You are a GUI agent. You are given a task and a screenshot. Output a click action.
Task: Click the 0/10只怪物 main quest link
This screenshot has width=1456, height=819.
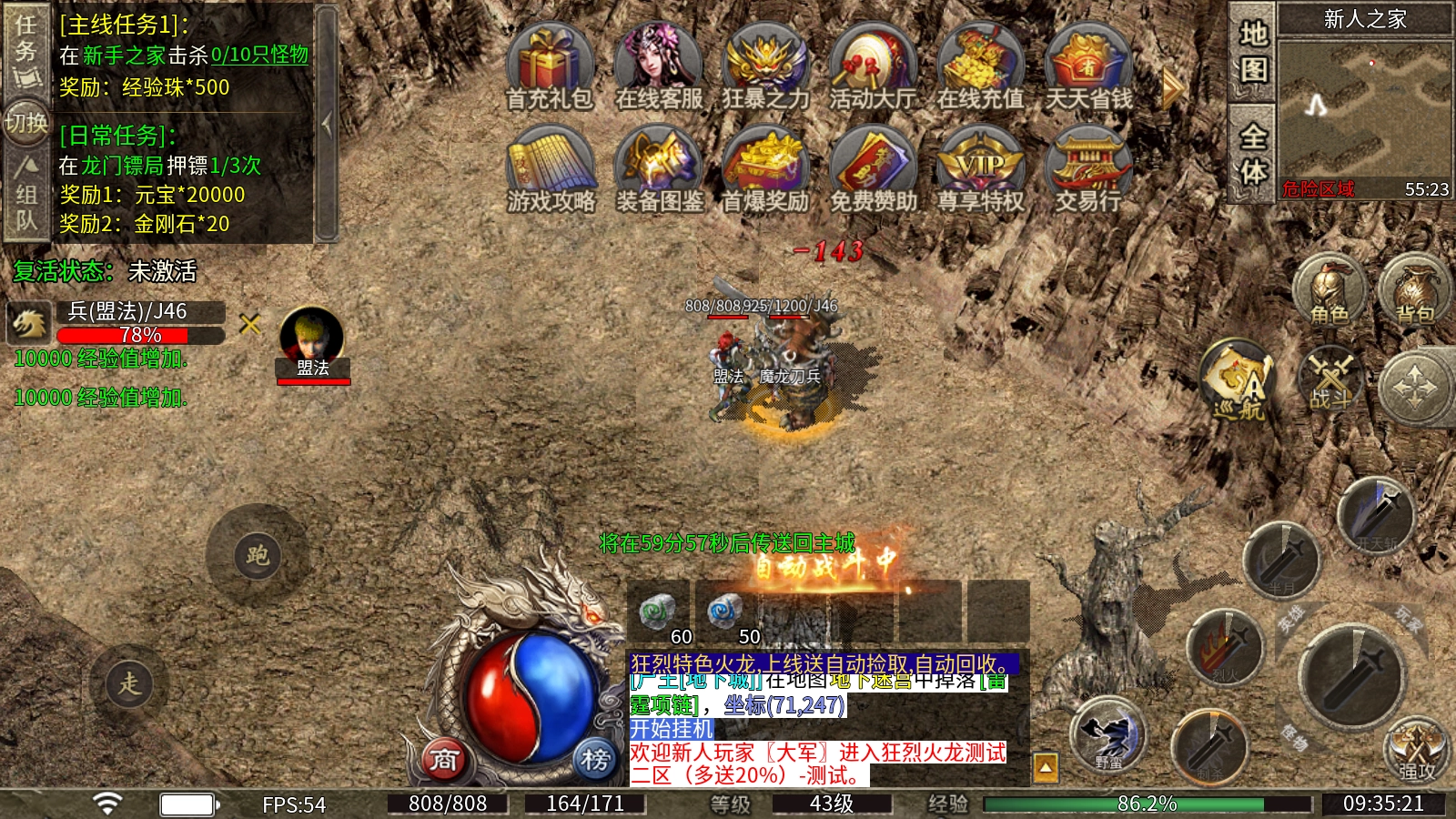(259, 56)
